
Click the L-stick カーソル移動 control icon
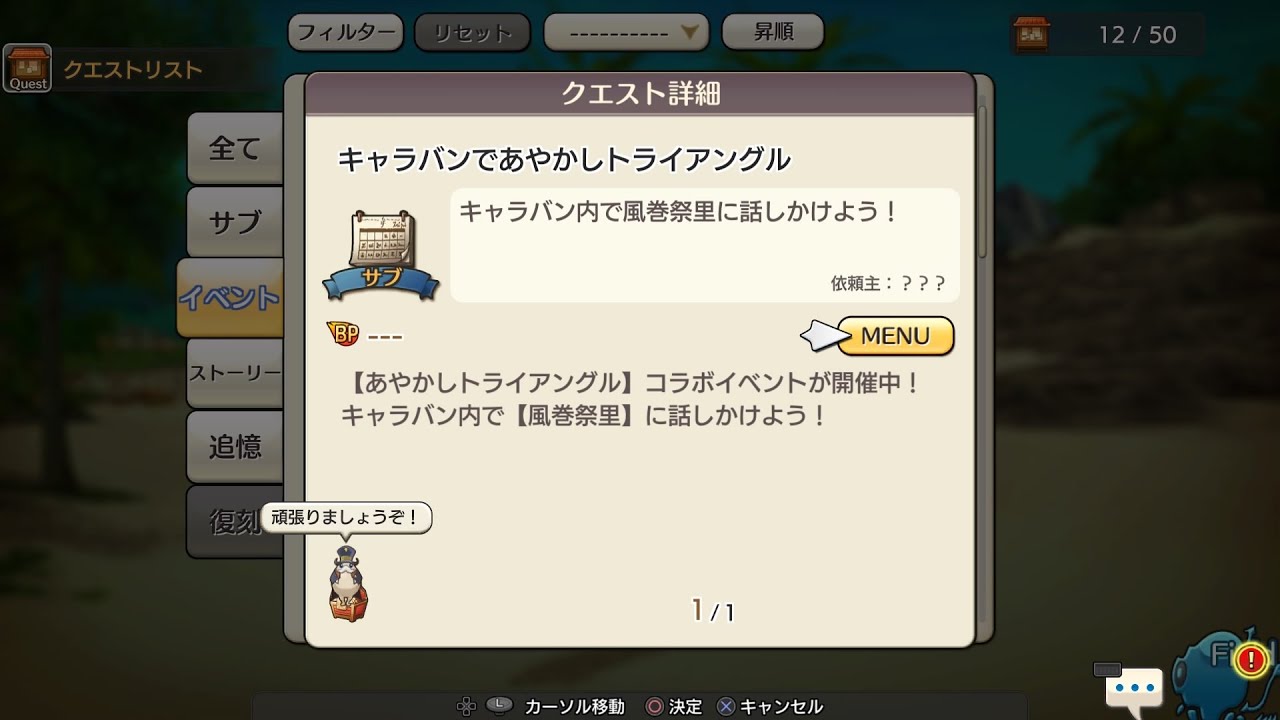click(x=497, y=705)
